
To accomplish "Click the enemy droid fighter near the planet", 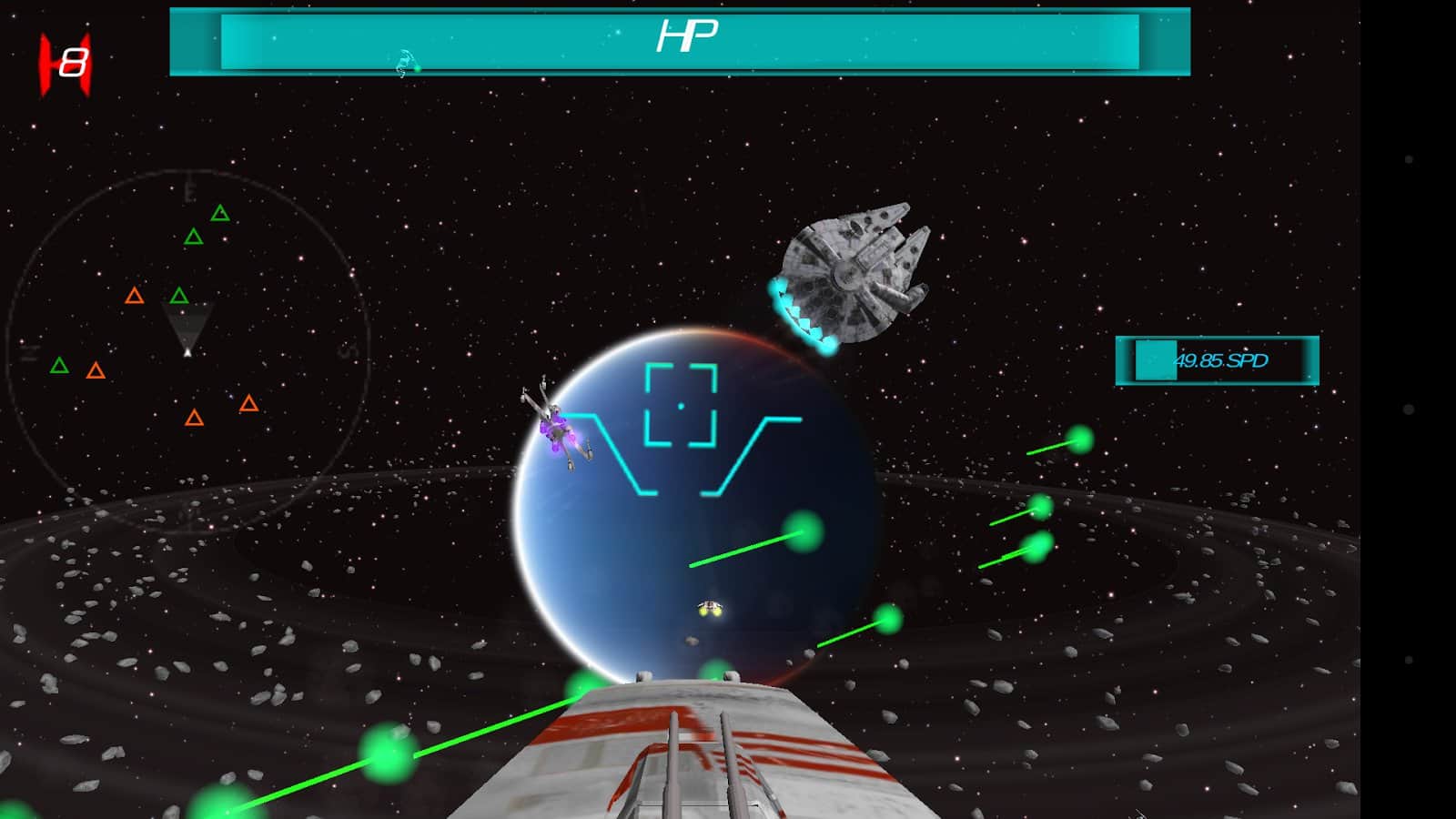I will click(560, 428).
